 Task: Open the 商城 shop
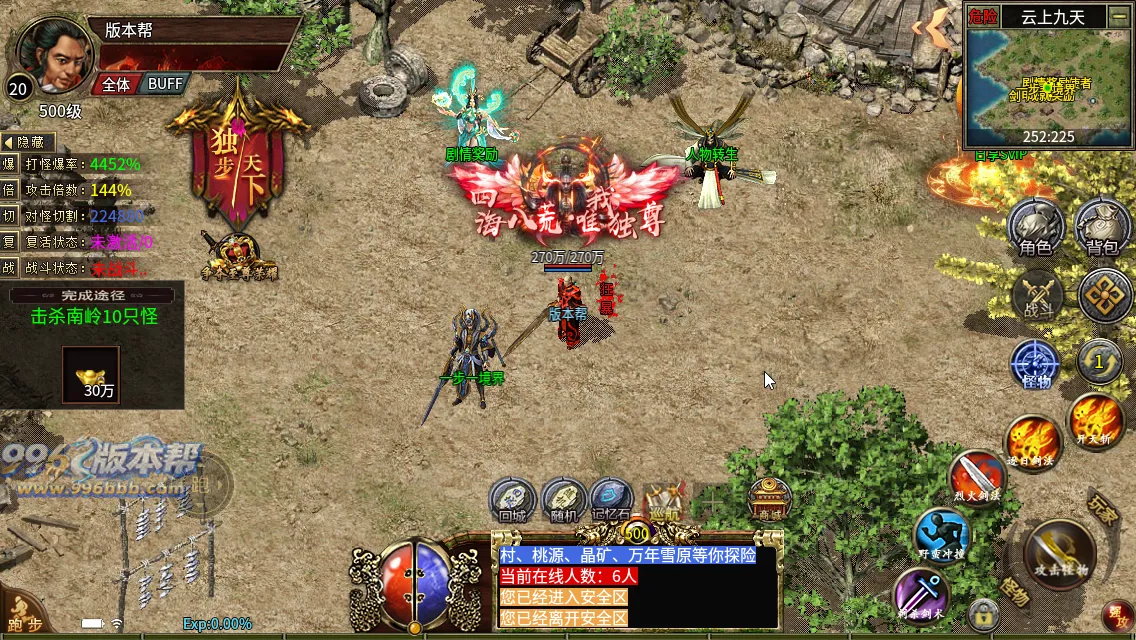[770, 498]
